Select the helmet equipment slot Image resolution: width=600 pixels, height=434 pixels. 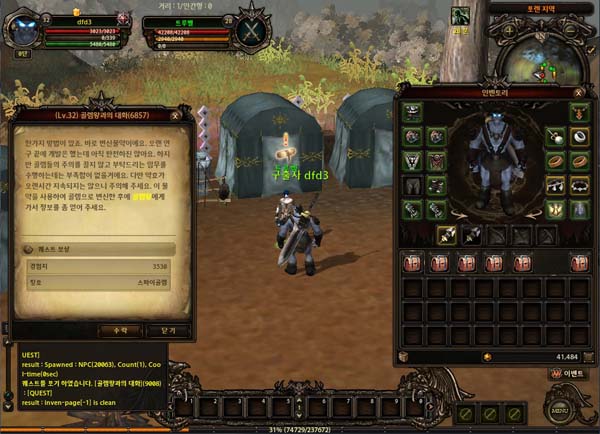[x=412, y=112]
